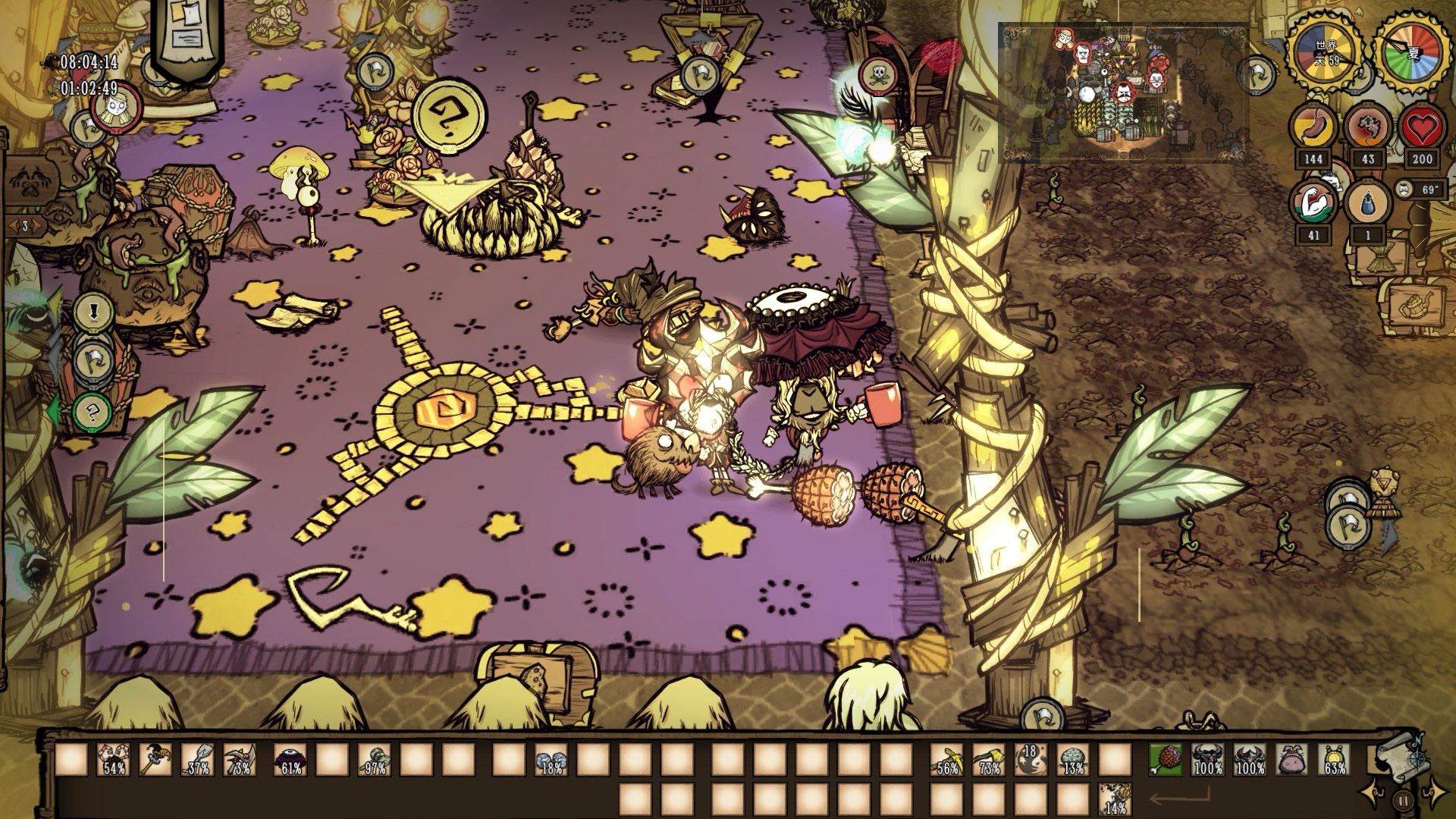The height and width of the screenshot is (819, 1456).
Task: Select the green hammer at 97%
Action: pos(375,759)
